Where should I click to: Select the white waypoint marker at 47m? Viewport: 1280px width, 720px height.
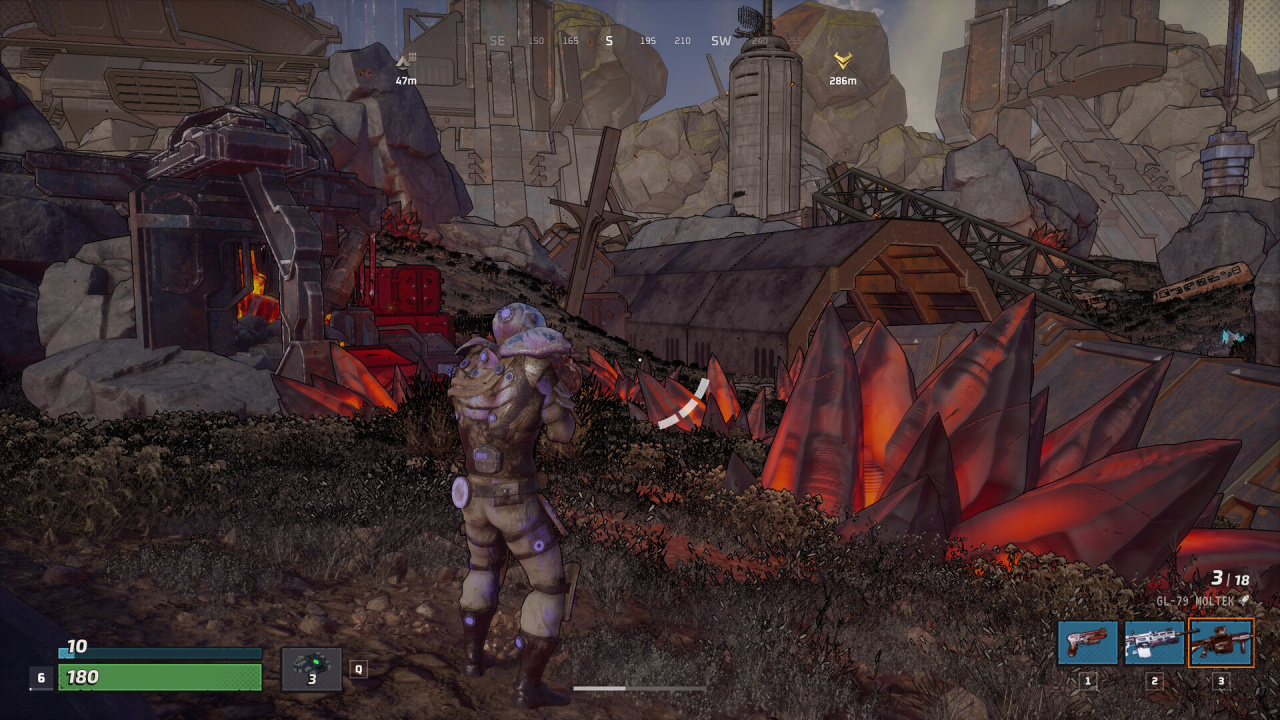405,62
